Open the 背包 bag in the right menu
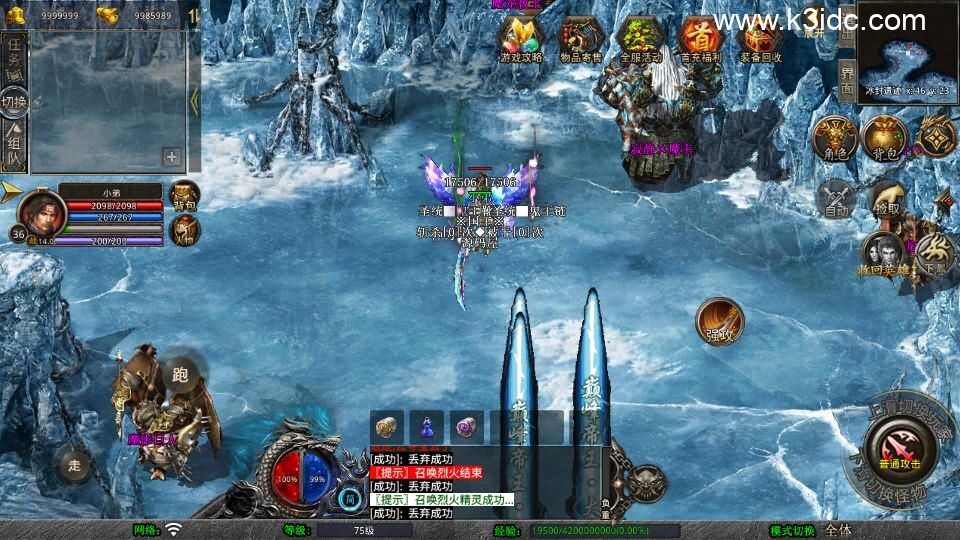The width and height of the screenshot is (960, 540). (884, 138)
